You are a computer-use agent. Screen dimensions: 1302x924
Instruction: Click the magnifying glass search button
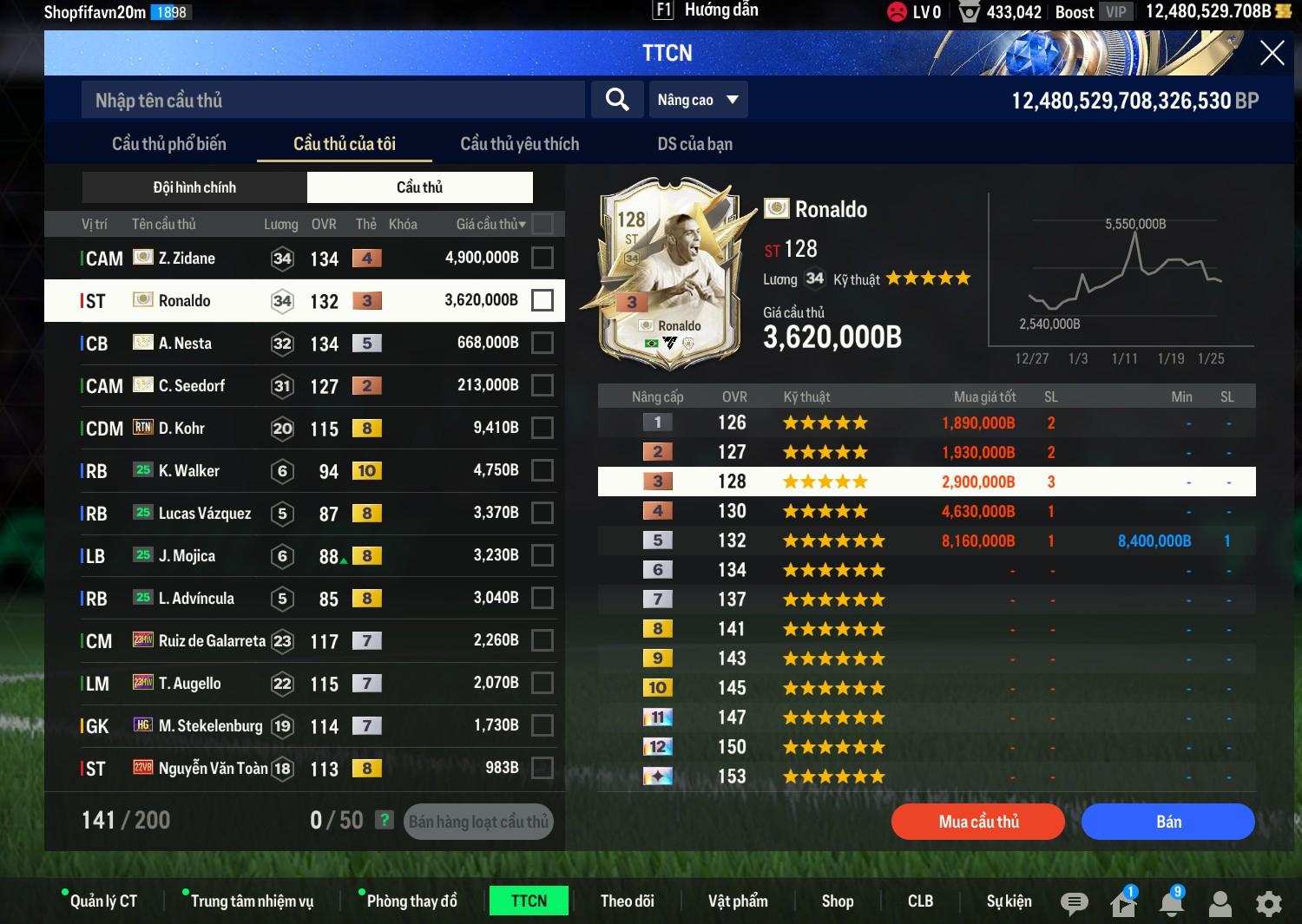coord(617,100)
